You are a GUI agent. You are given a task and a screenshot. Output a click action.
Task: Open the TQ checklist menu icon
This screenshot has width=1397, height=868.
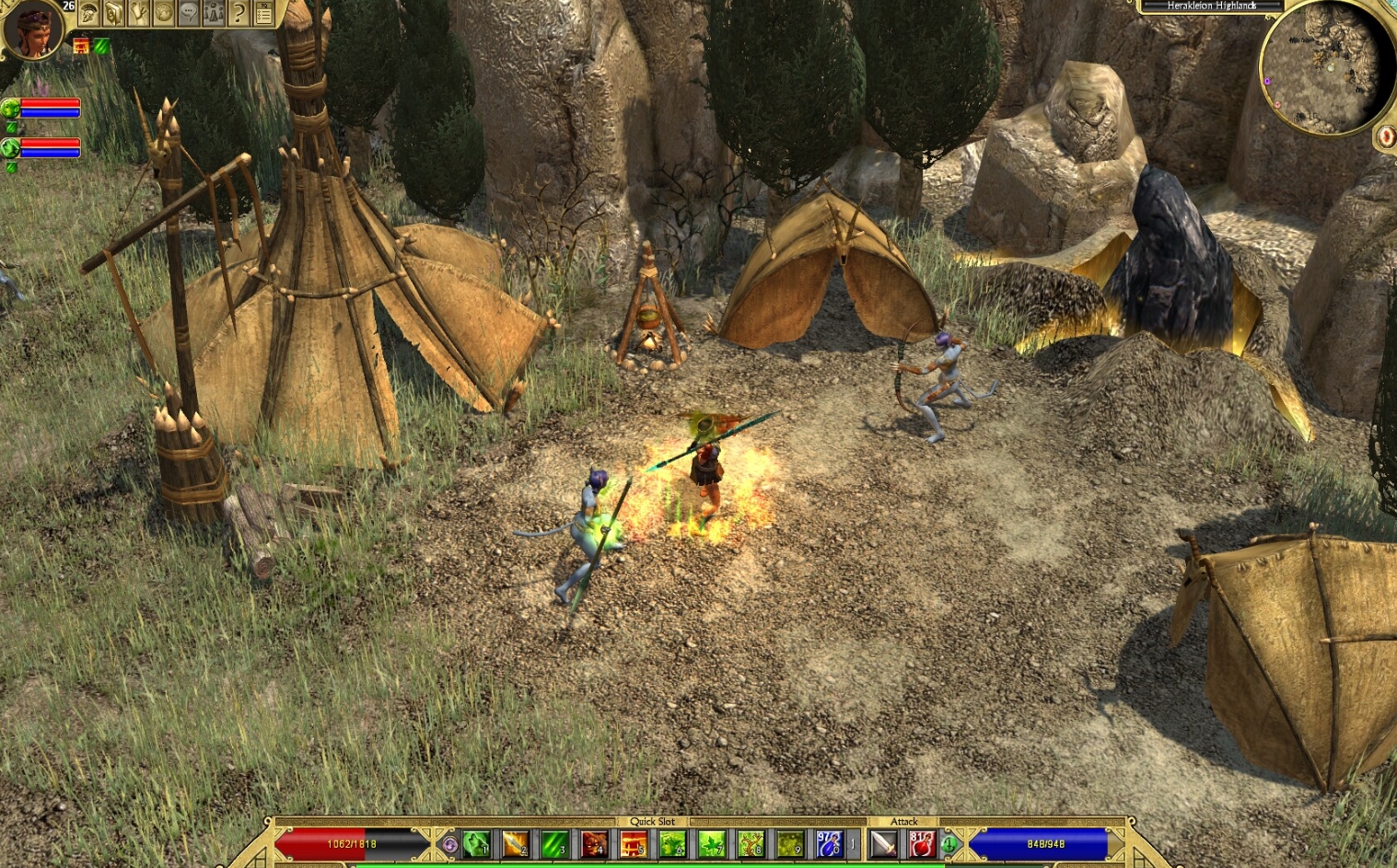click(263, 14)
